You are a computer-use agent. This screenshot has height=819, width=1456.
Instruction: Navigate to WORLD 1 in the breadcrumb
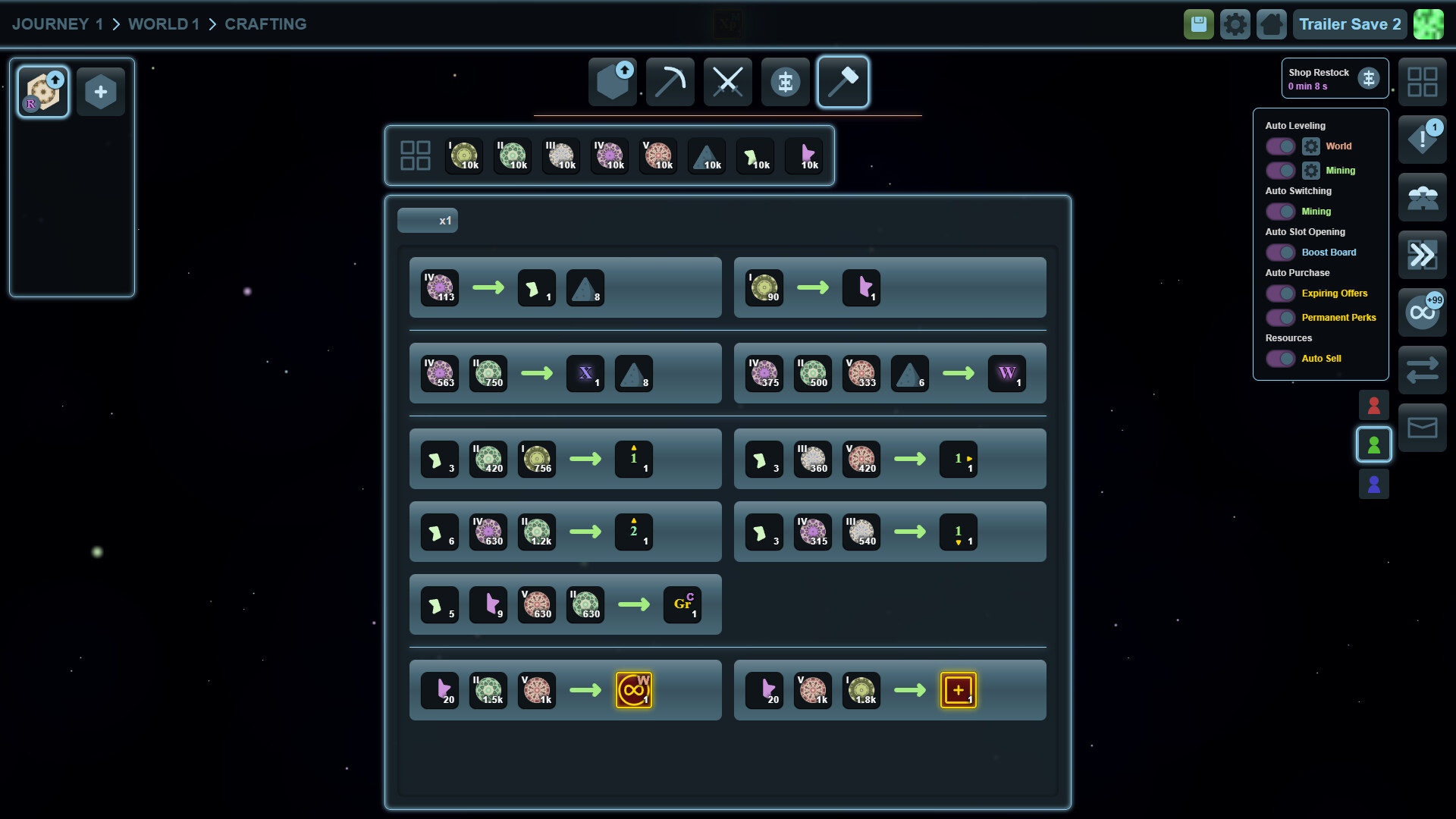[163, 24]
